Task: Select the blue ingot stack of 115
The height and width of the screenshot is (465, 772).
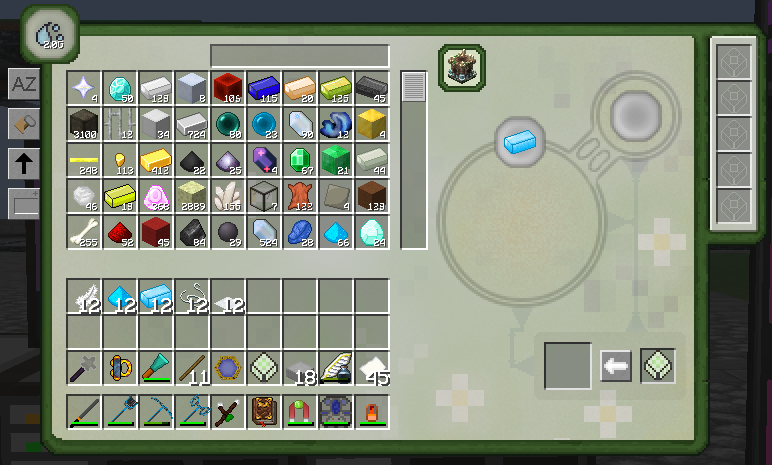Action: (264, 88)
